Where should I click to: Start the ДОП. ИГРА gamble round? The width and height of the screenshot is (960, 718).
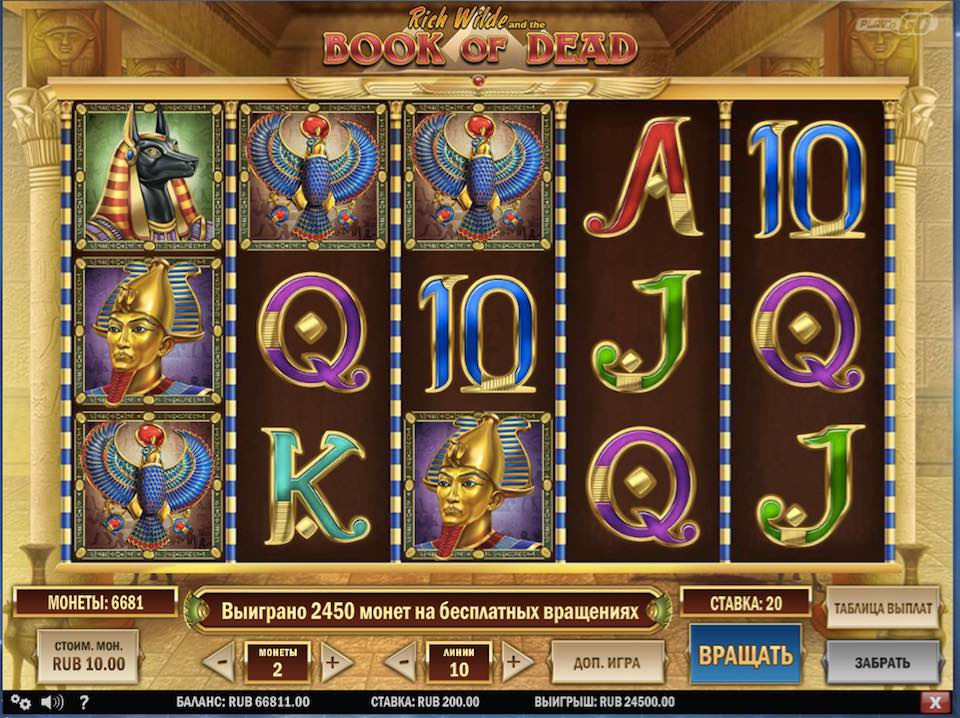[608, 662]
